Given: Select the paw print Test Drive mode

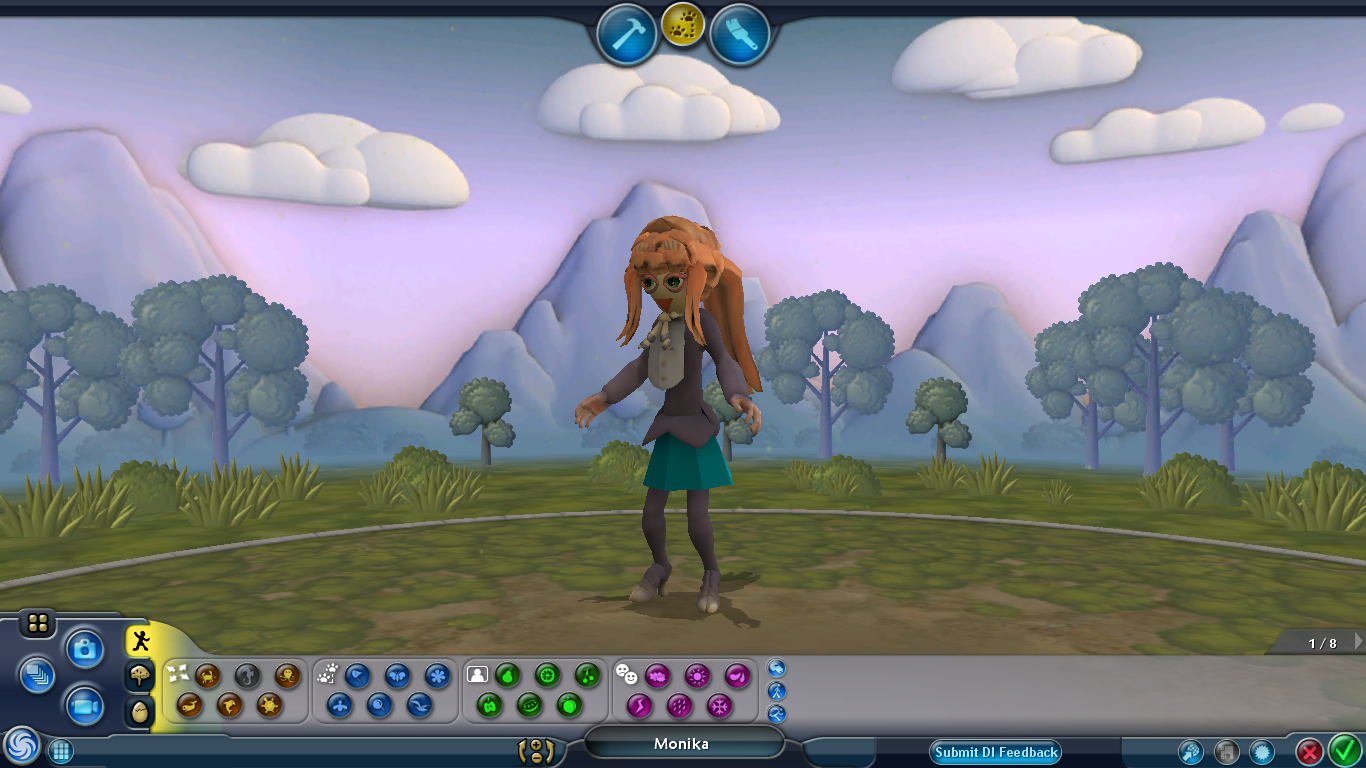Looking at the screenshot, I should [x=683, y=23].
